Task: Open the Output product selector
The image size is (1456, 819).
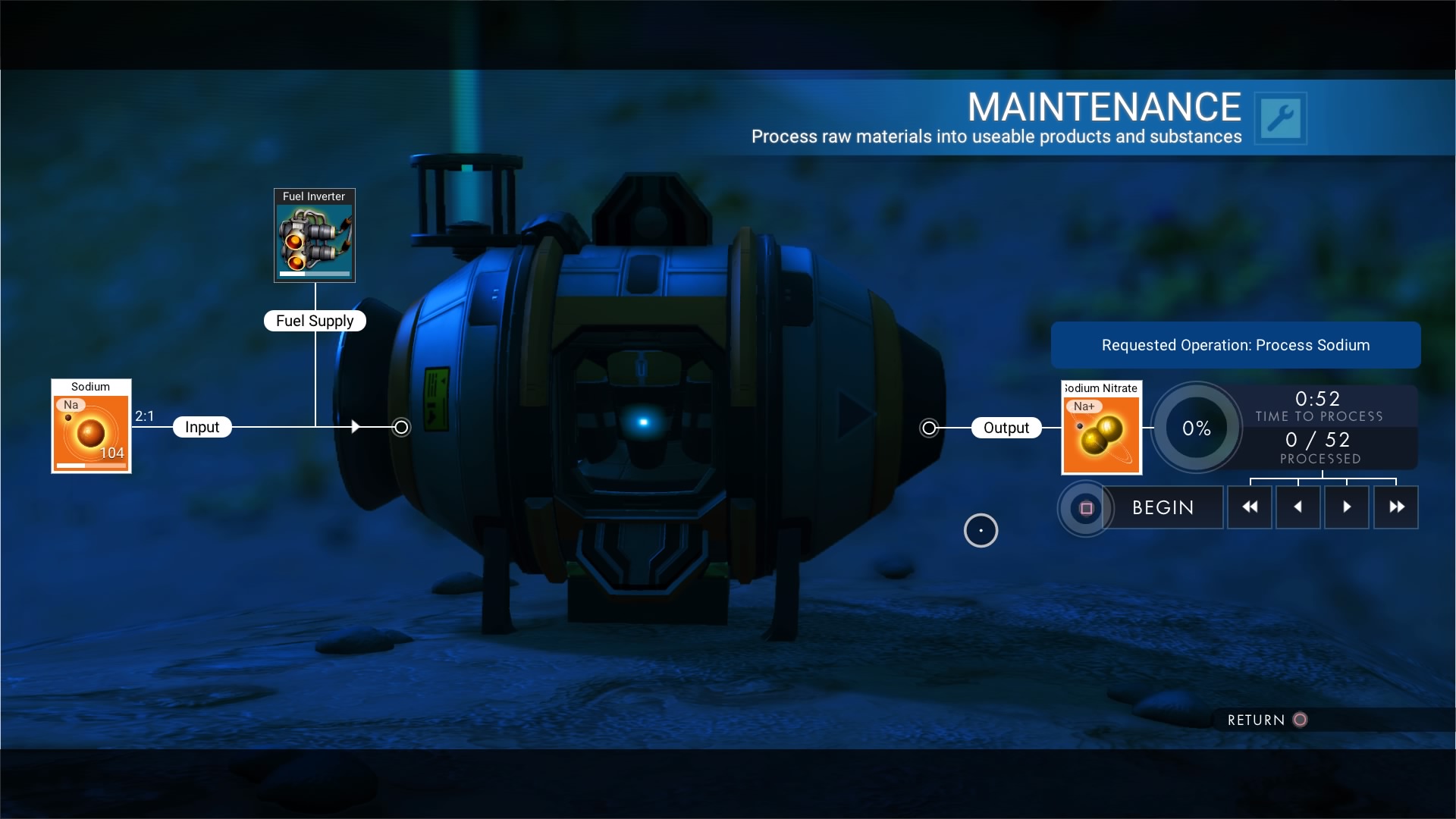Action: [1007, 427]
